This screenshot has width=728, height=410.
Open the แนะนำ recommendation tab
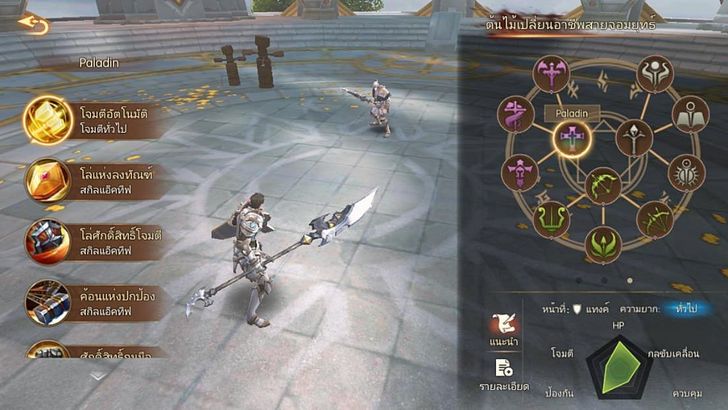(x=503, y=332)
